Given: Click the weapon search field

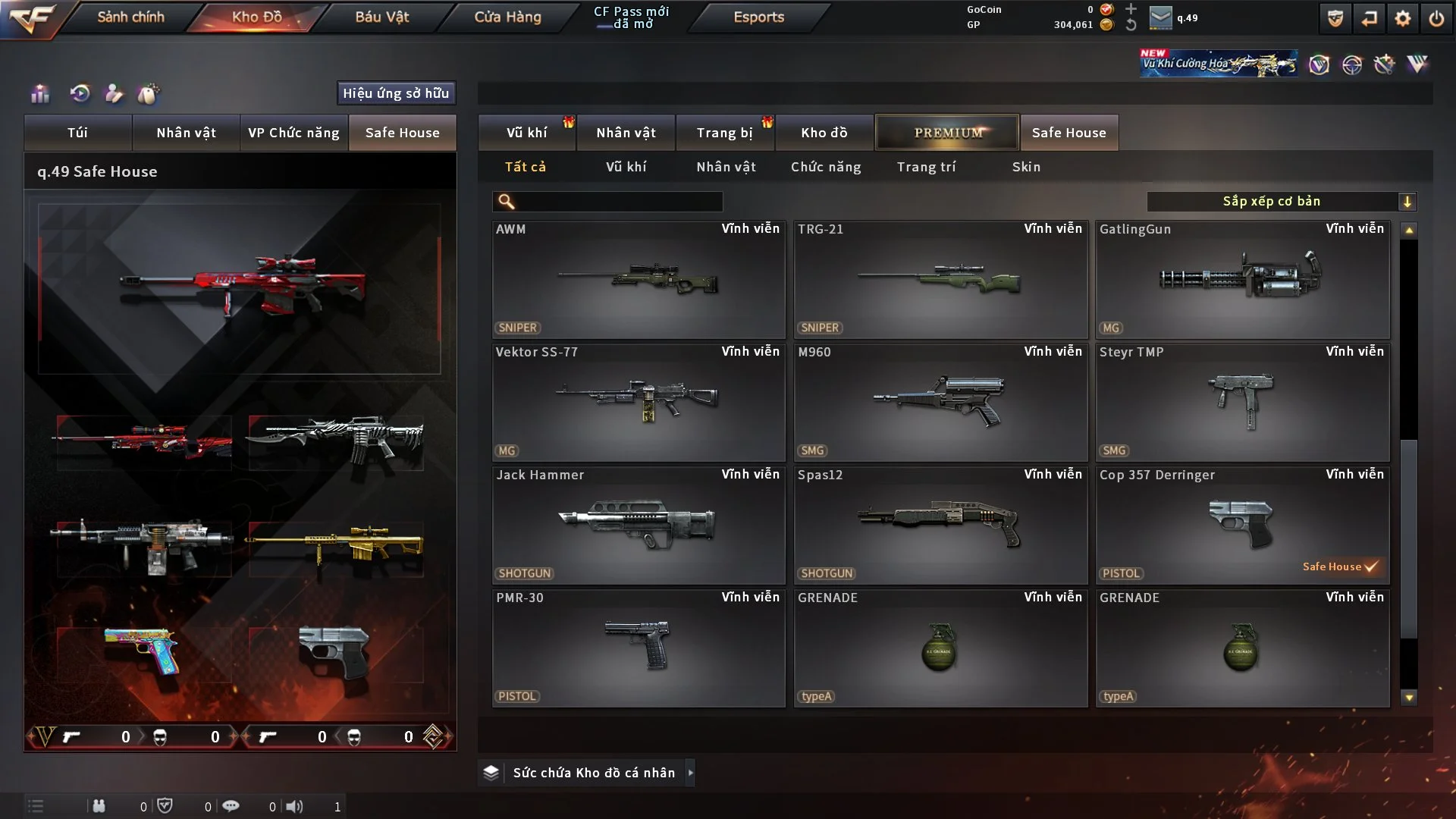Looking at the screenshot, I should pyautogui.click(x=618, y=202).
